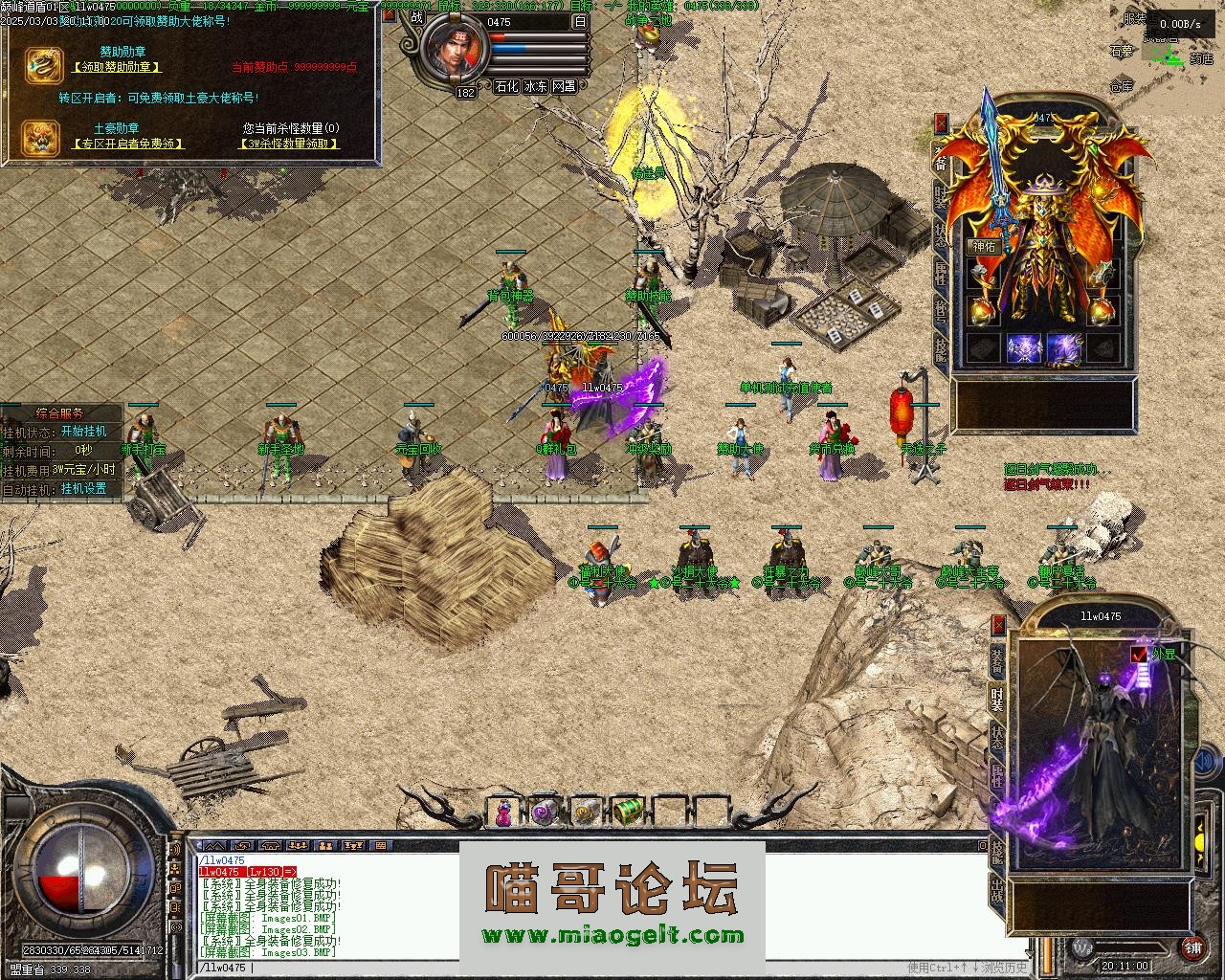Switch to 时装 tab in the golden armor window
This screenshot has width=1225, height=980.
(942, 196)
